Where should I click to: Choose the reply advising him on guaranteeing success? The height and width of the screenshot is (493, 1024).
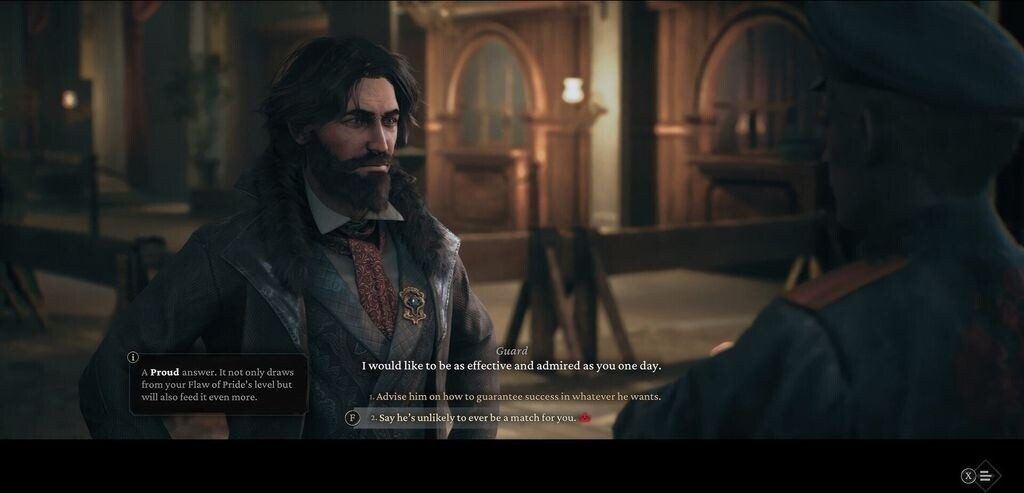click(x=518, y=397)
